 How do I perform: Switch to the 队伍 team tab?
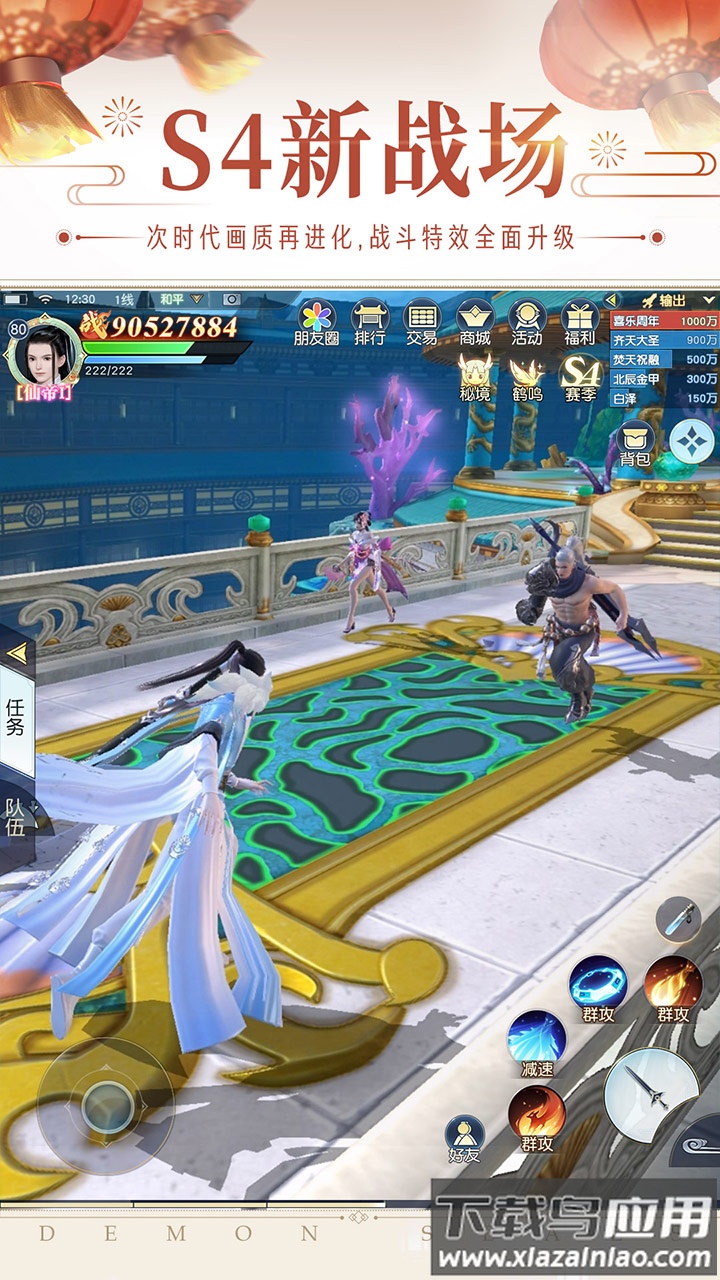point(16,816)
